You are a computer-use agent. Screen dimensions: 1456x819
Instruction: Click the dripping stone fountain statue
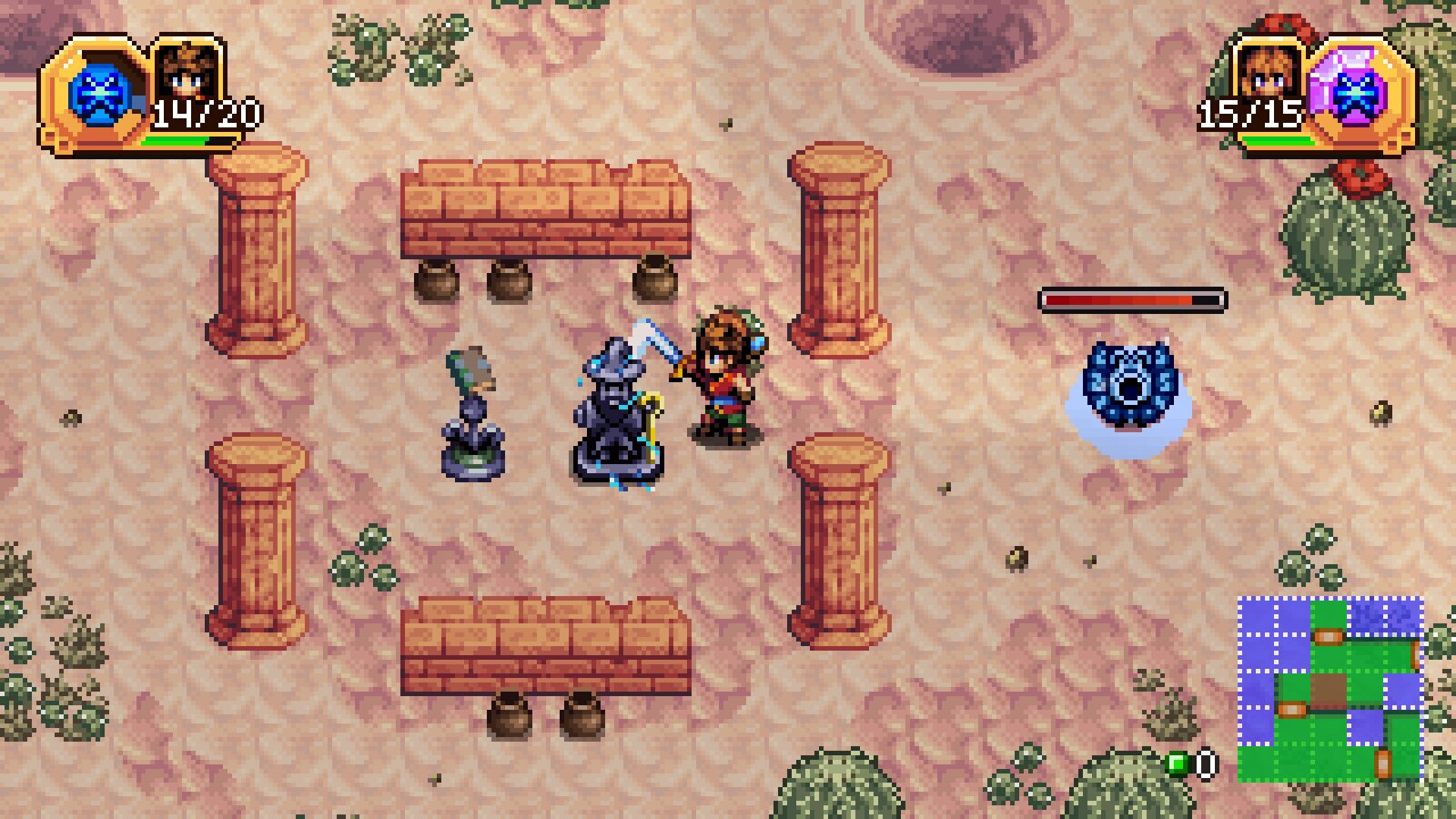click(x=617, y=409)
